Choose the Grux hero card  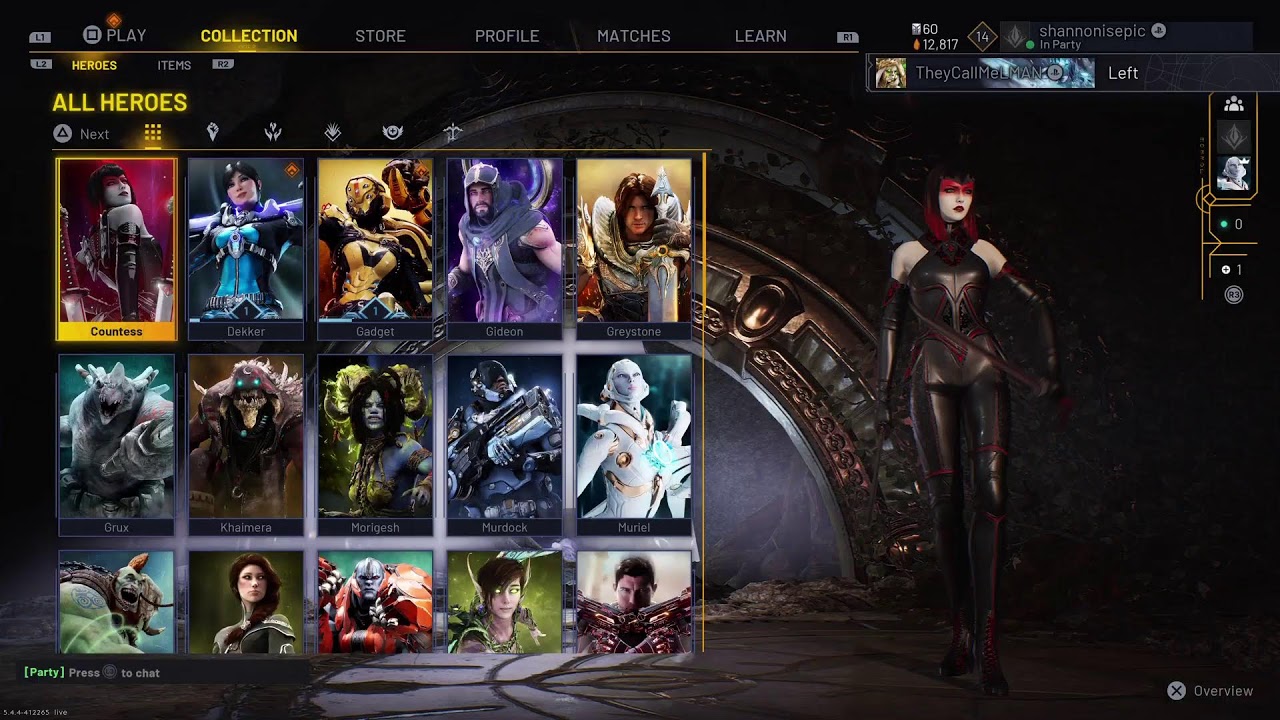116,444
